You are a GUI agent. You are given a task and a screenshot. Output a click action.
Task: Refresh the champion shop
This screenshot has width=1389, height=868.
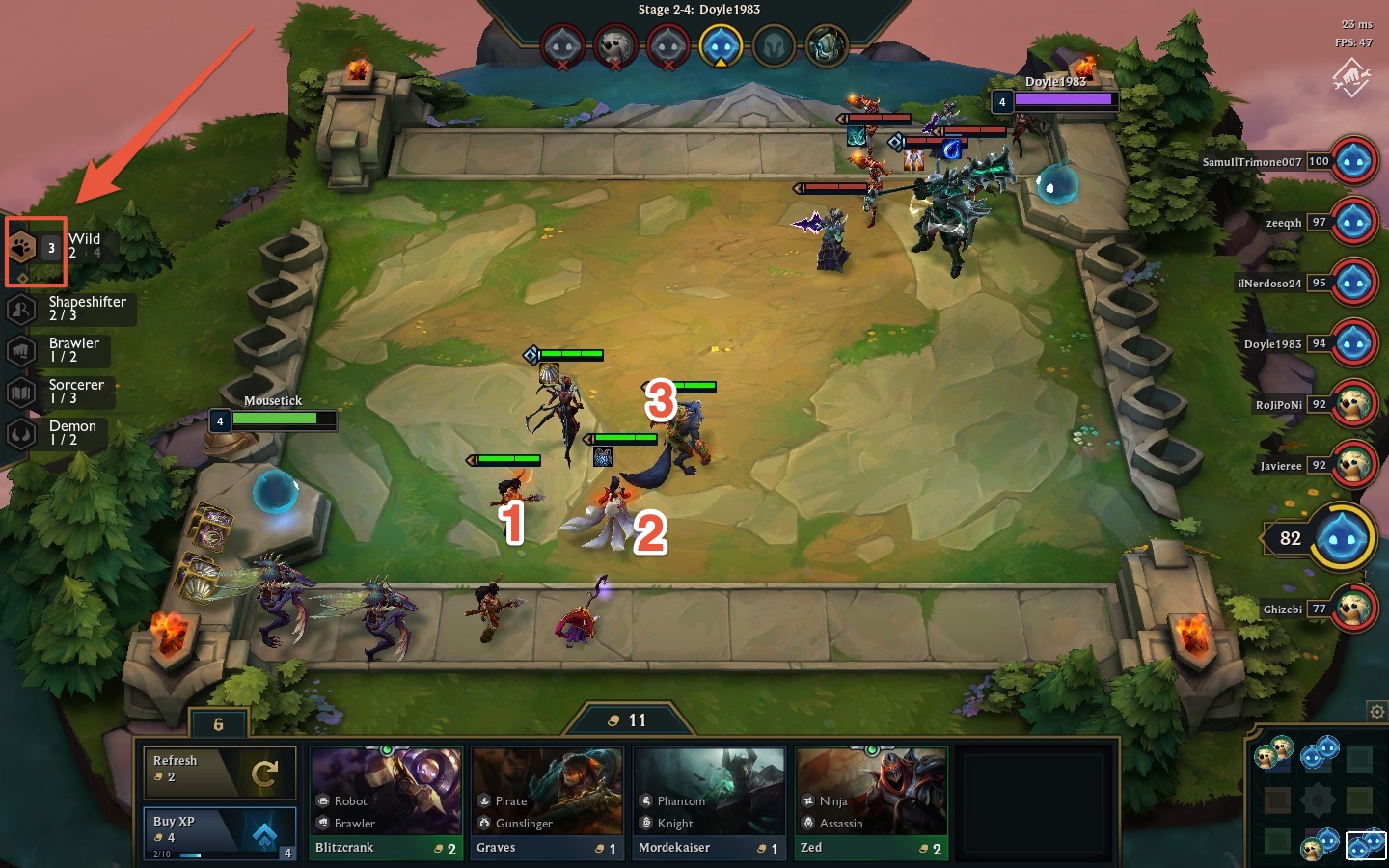coord(219,772)
